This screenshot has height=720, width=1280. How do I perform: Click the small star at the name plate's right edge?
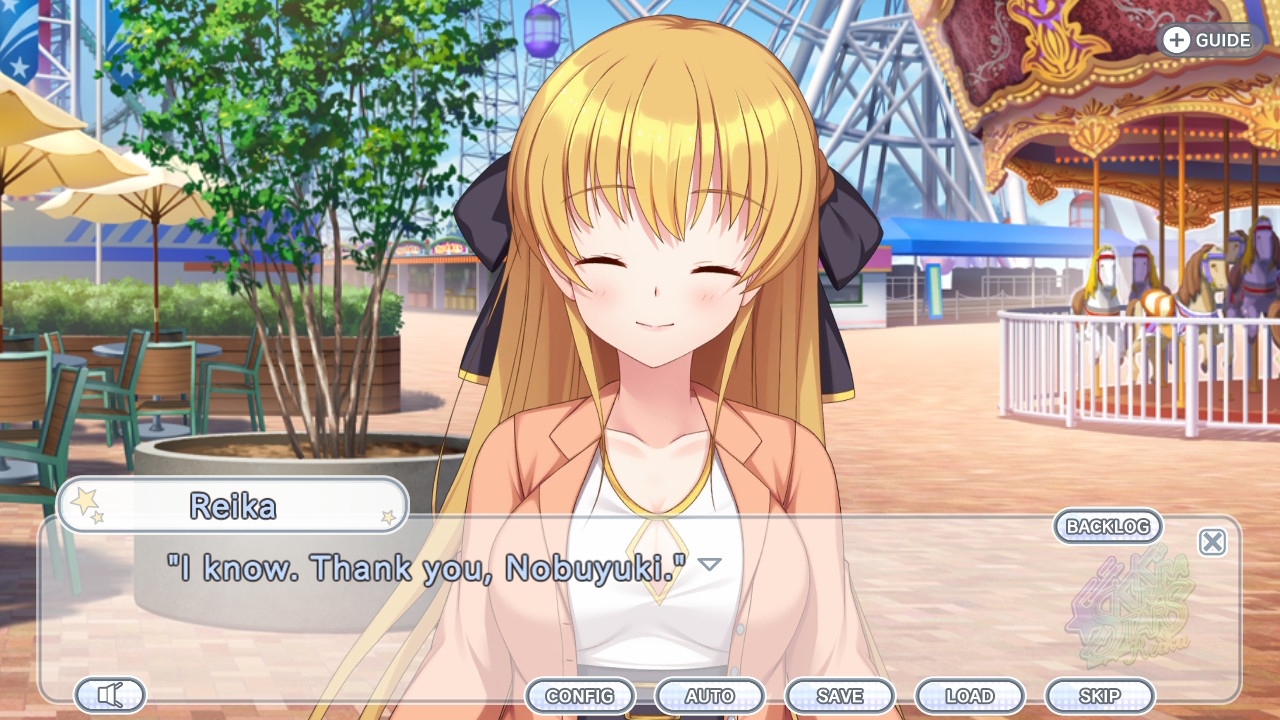388,517
